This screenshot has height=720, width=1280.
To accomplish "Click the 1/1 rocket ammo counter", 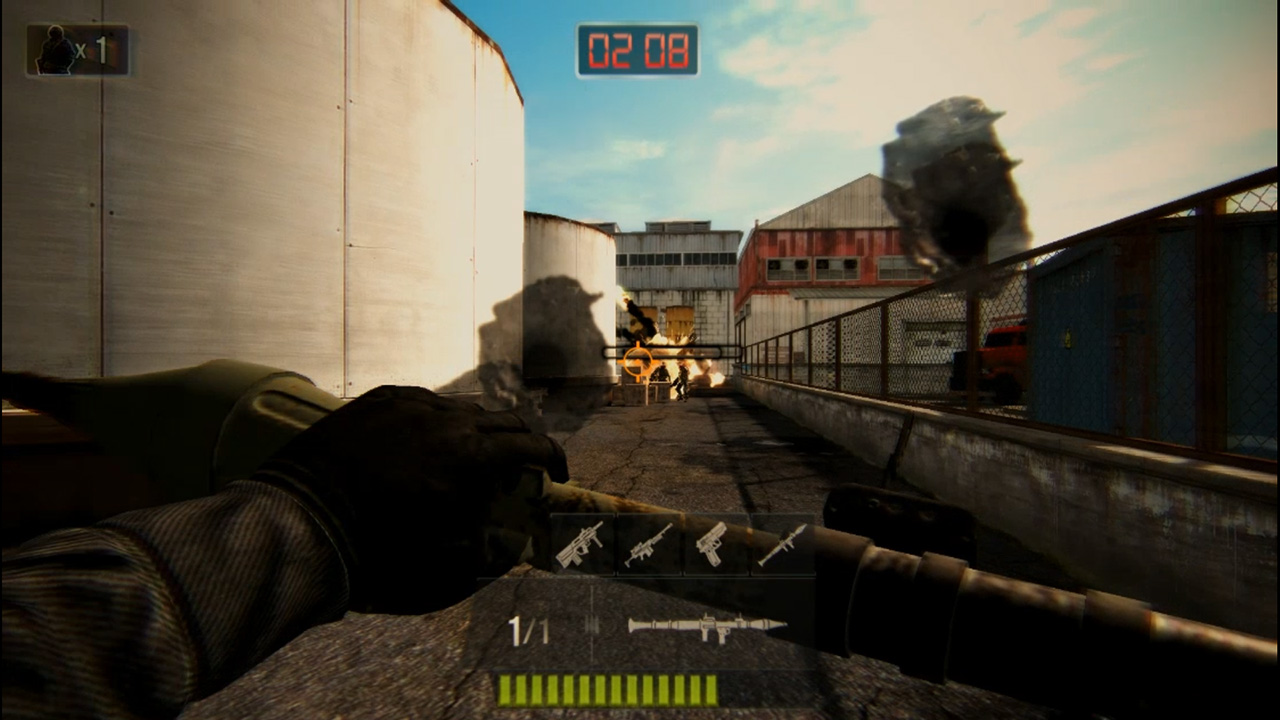I will (527, 628).
